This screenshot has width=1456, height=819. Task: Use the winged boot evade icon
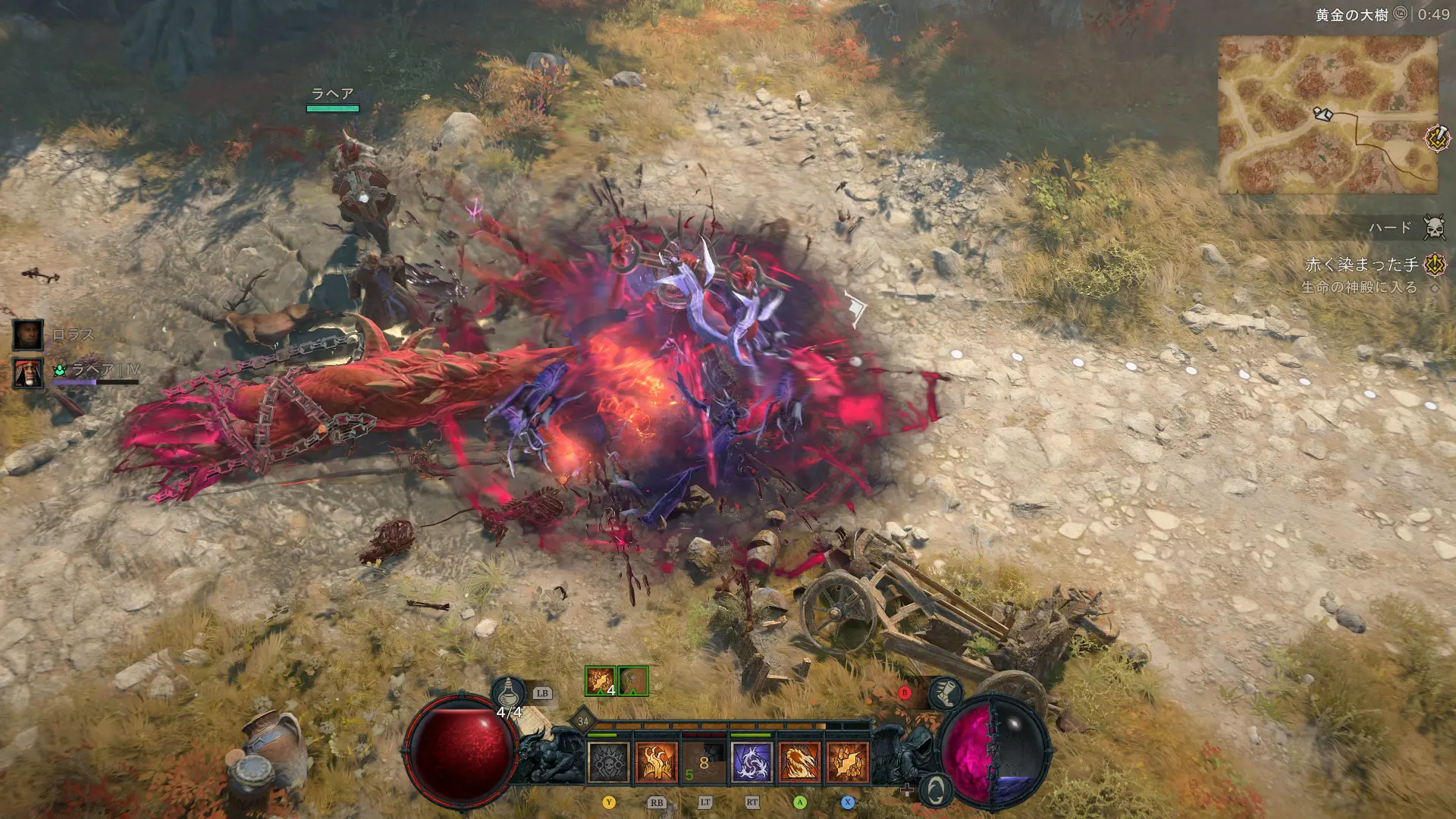[x=946, y=693]
